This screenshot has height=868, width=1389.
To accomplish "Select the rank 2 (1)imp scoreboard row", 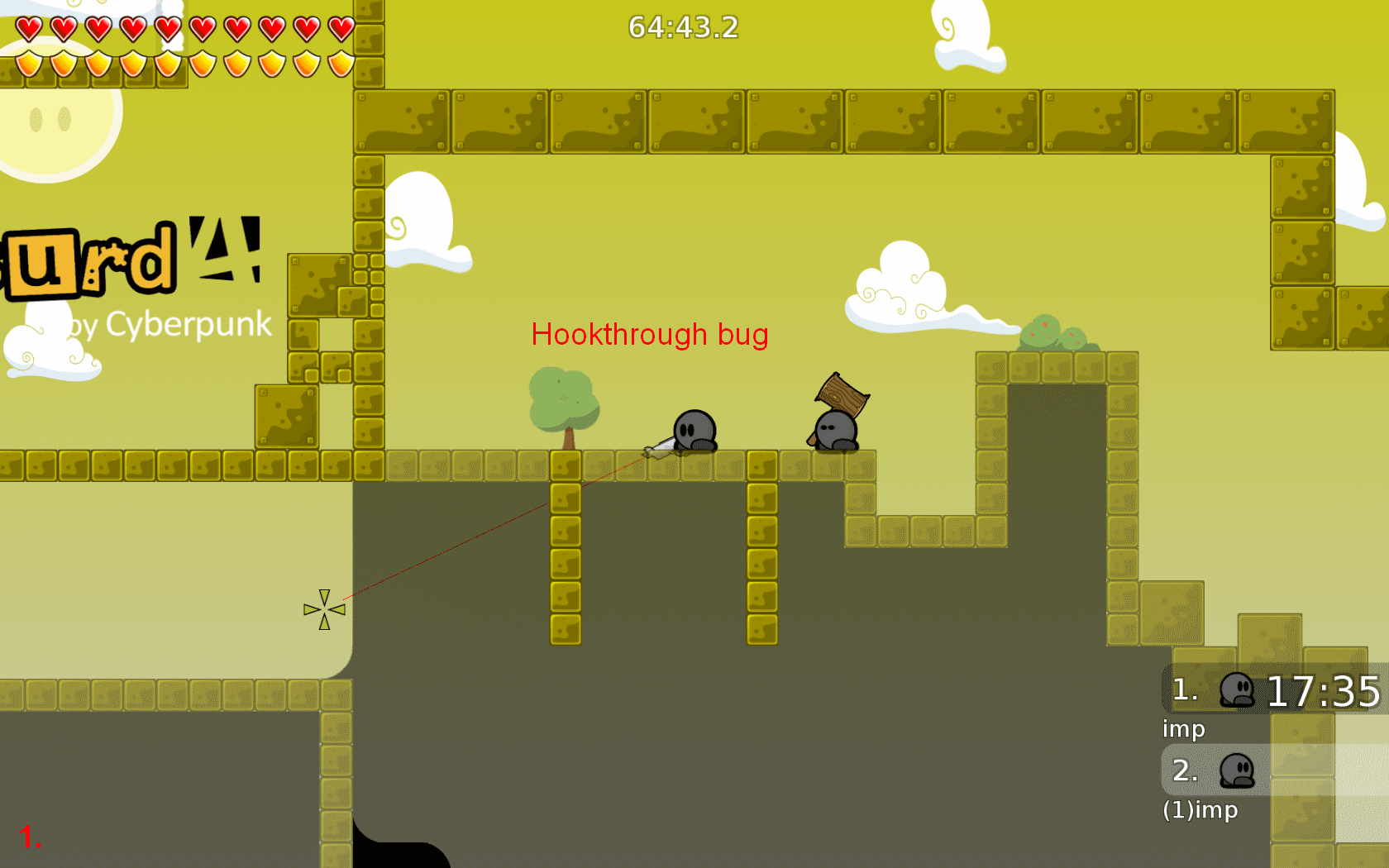I will (1274, 770).
